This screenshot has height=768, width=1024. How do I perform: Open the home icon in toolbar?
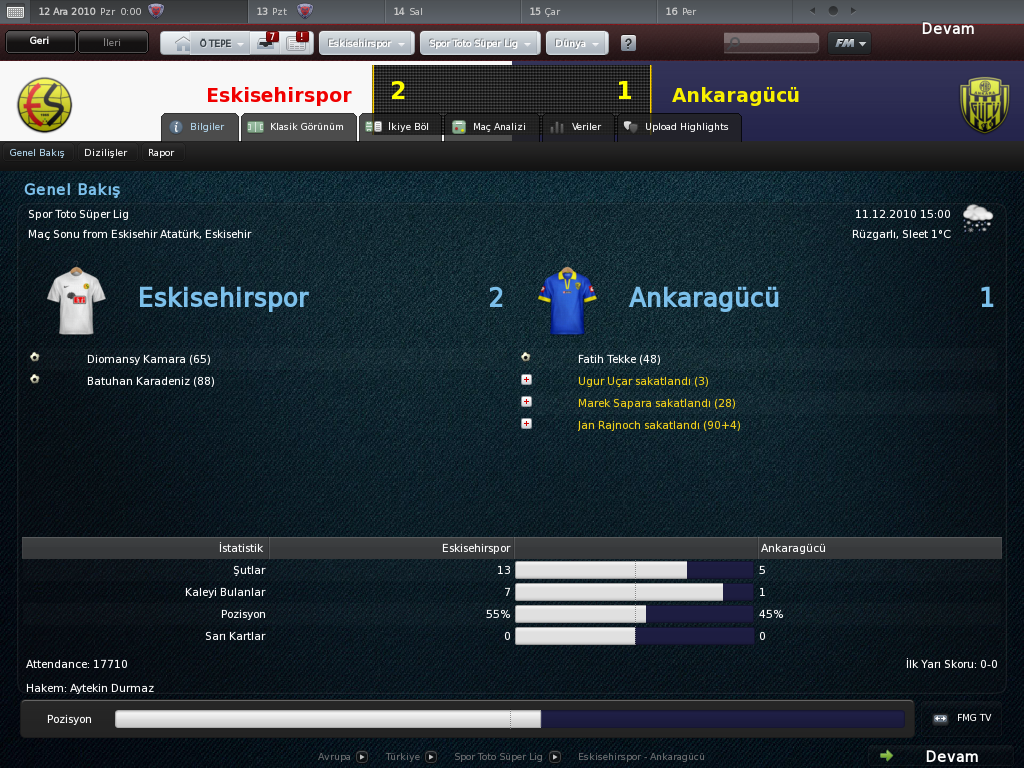(x=181, y=44)
